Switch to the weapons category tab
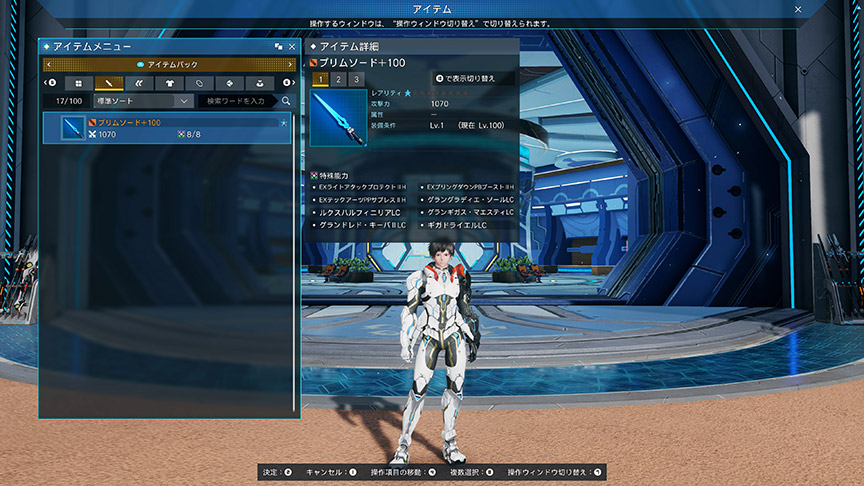Viewport: 864px width, 486px height. [109, 83]
